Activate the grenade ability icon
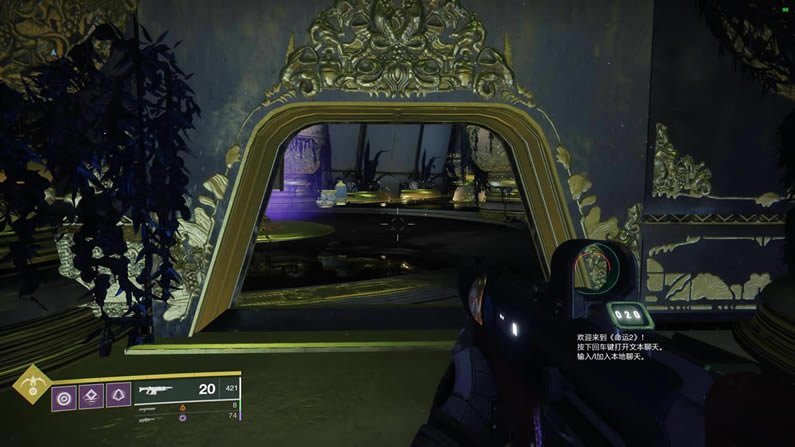 (65, 396)
